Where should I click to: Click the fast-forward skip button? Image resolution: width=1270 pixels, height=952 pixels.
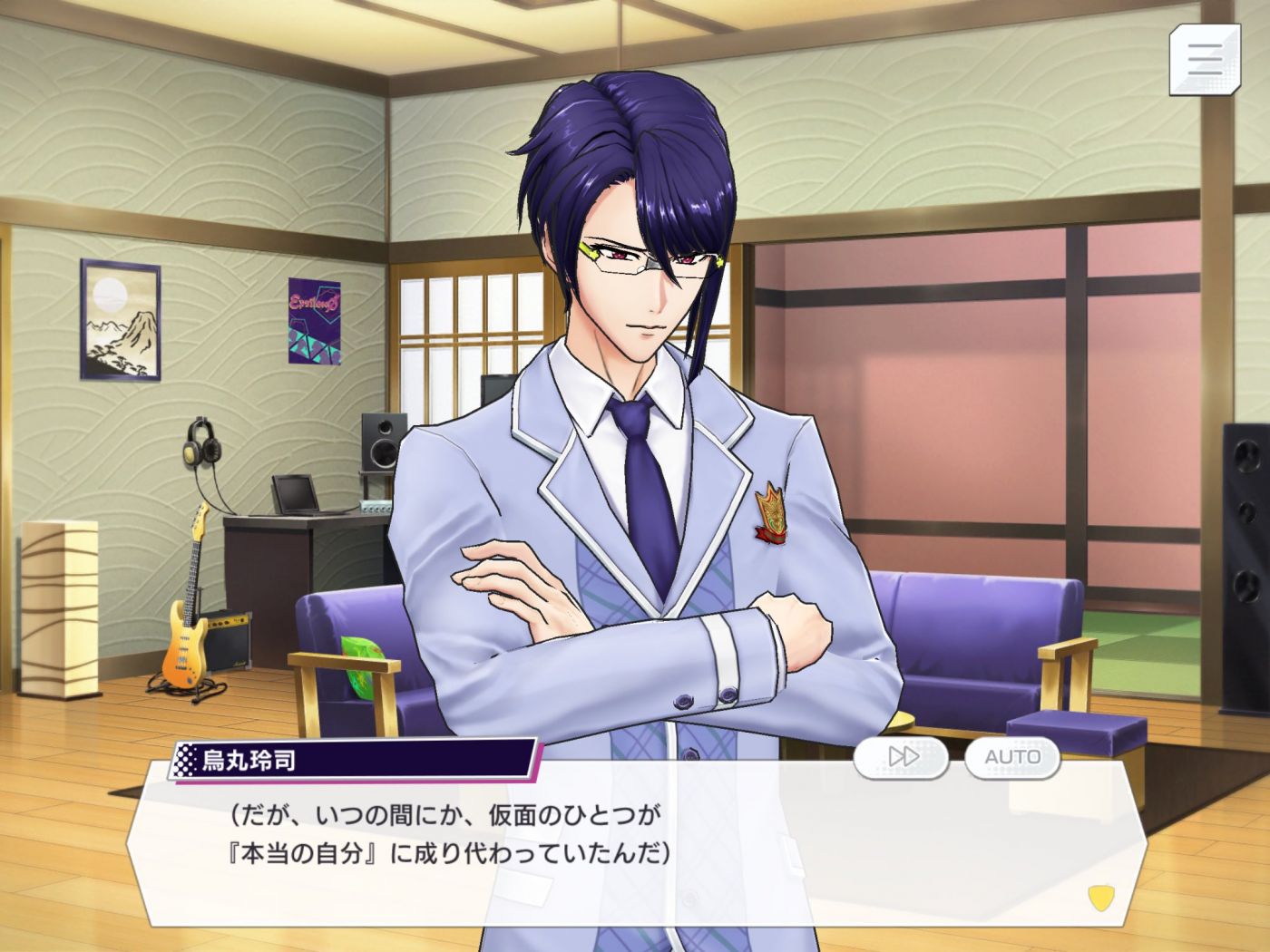[902, 757]
